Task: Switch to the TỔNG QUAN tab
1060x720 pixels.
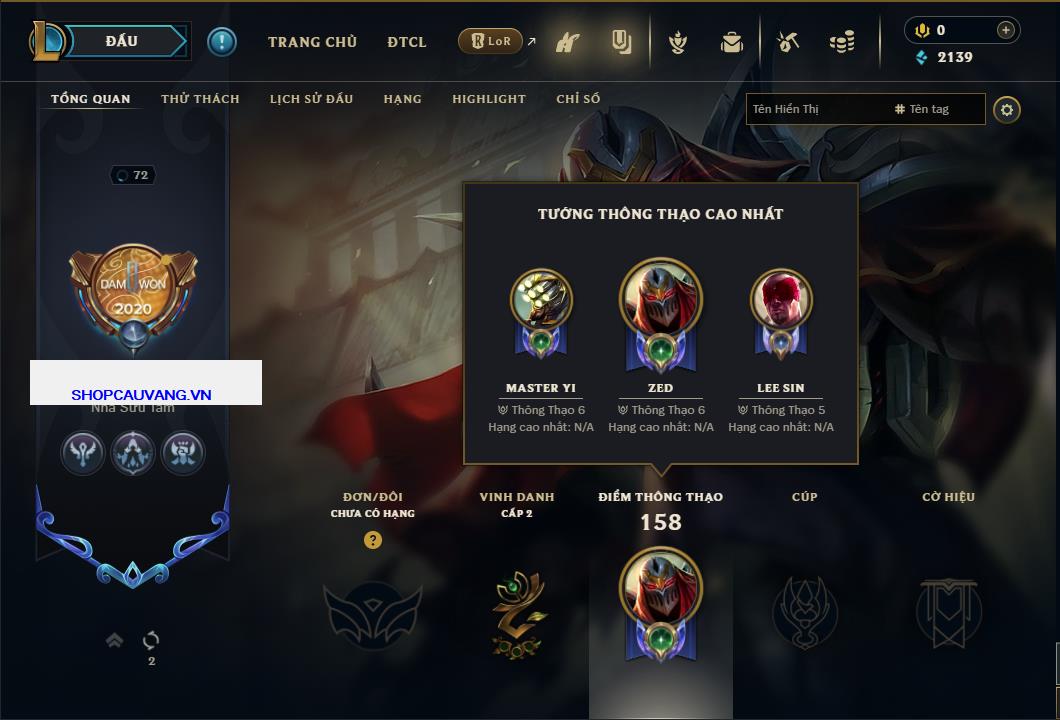Action: (x=90, y=99)
